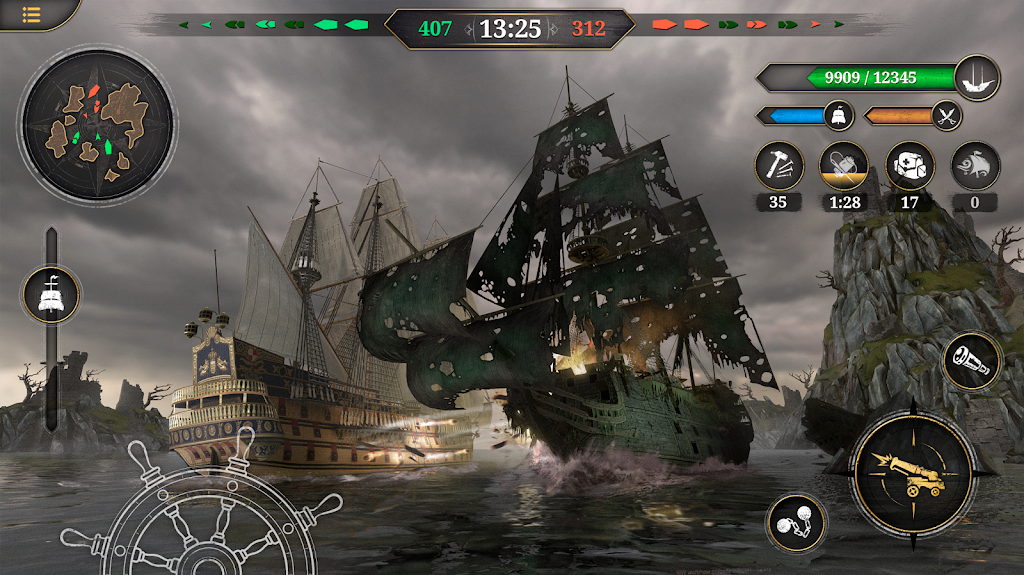Select the crew sailor icon on blue bar
Screen dimensions: 1024x575
click(838, 116)
